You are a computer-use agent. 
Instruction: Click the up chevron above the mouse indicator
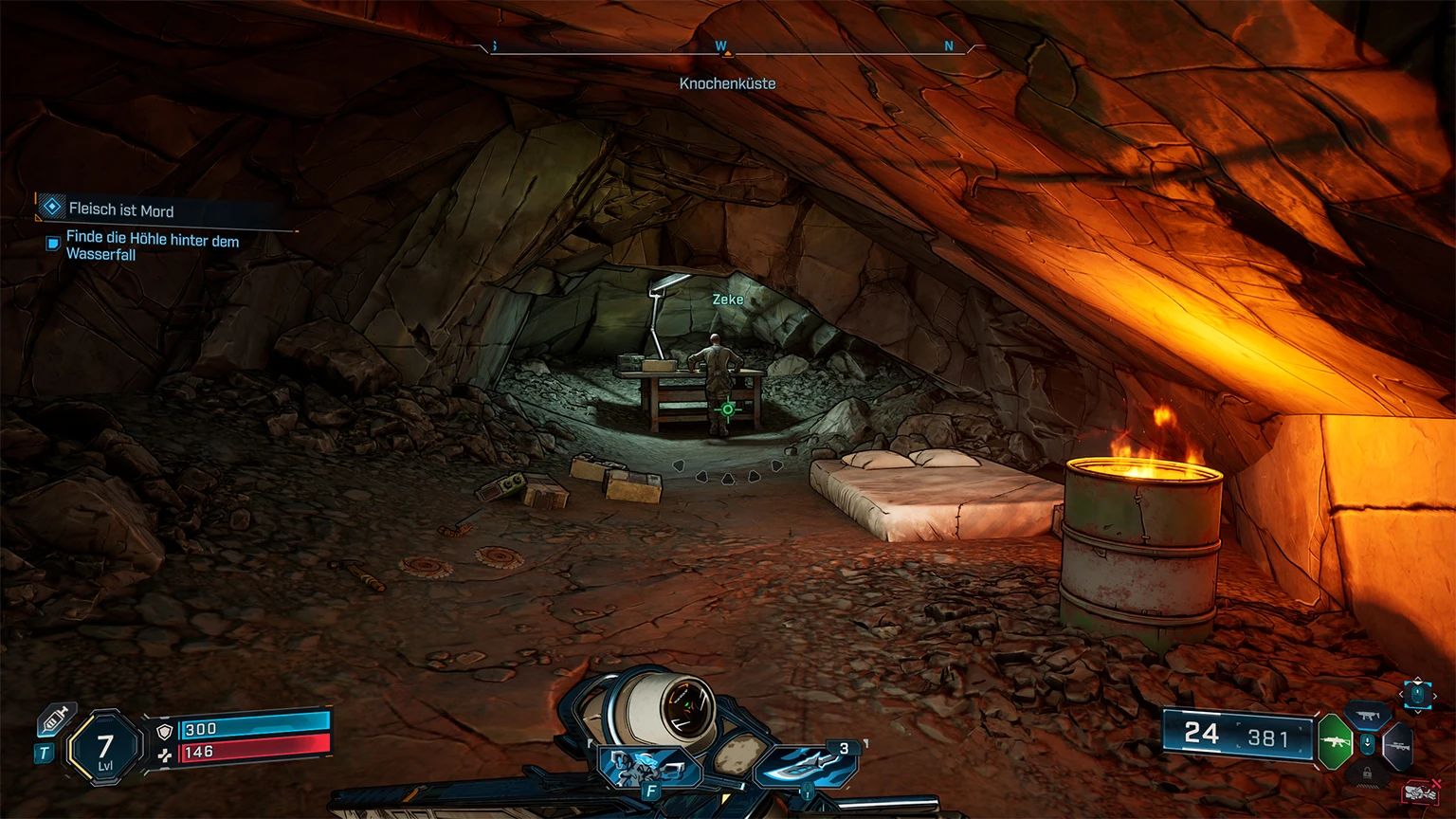(x=1417, y=681)
